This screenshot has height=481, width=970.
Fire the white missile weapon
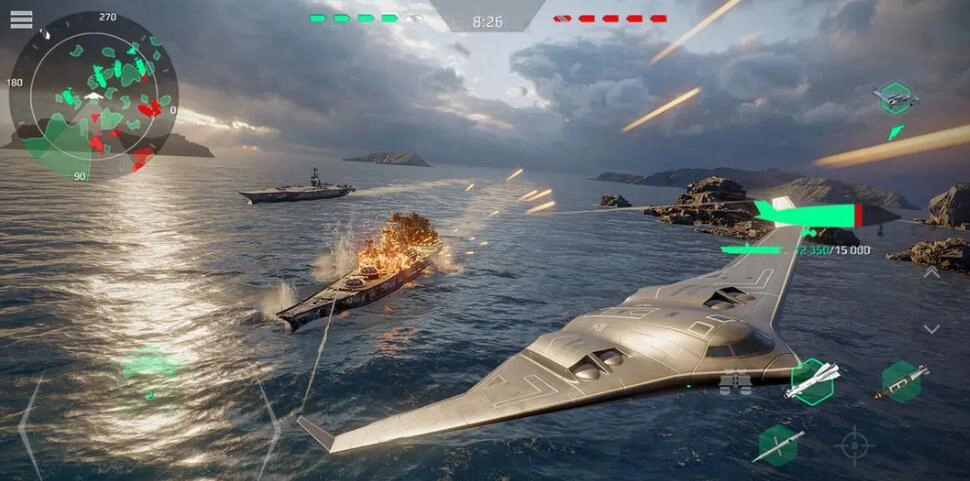[x=812, y=380]
